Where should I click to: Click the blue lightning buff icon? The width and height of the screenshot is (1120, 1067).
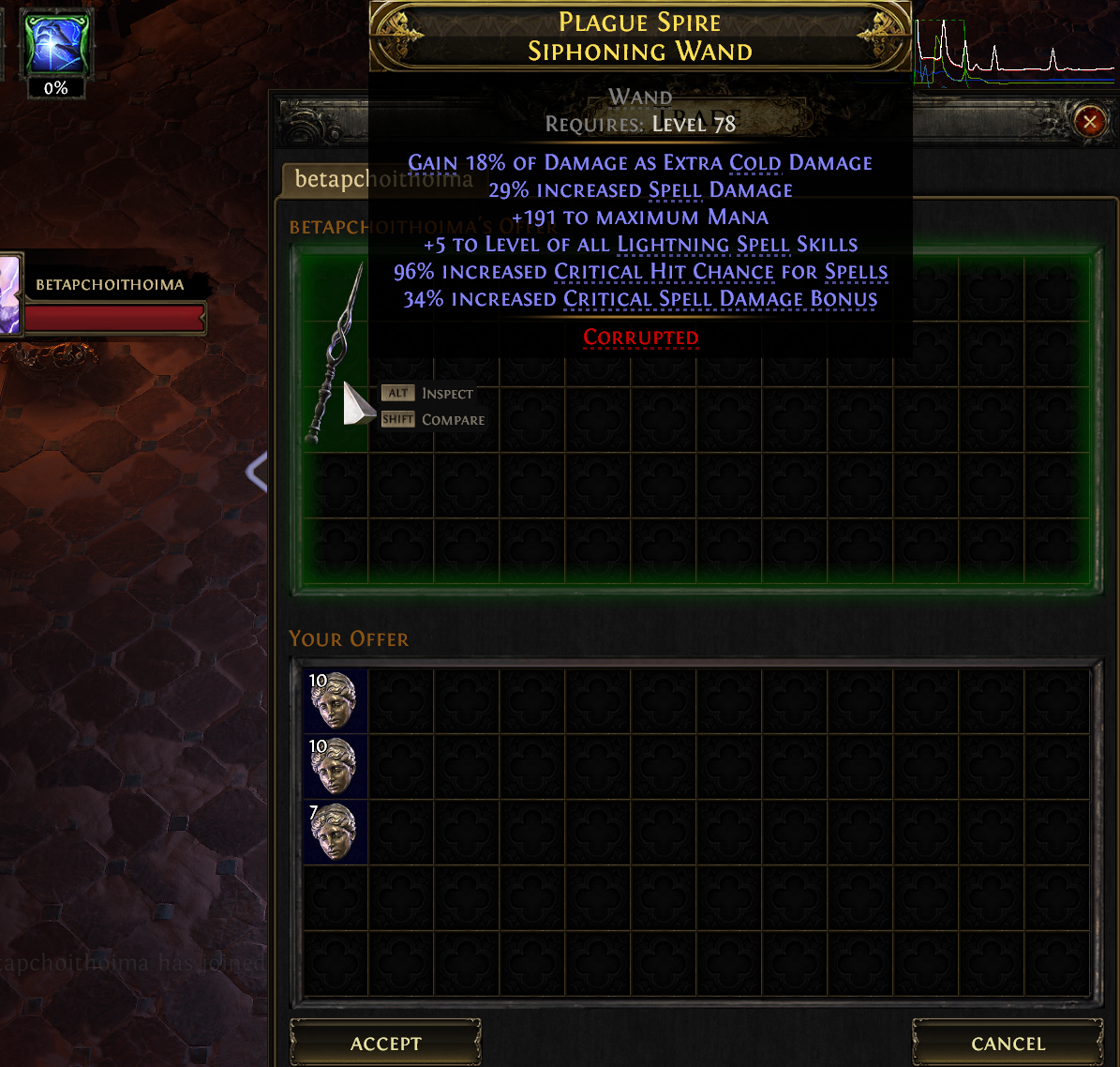55,42
